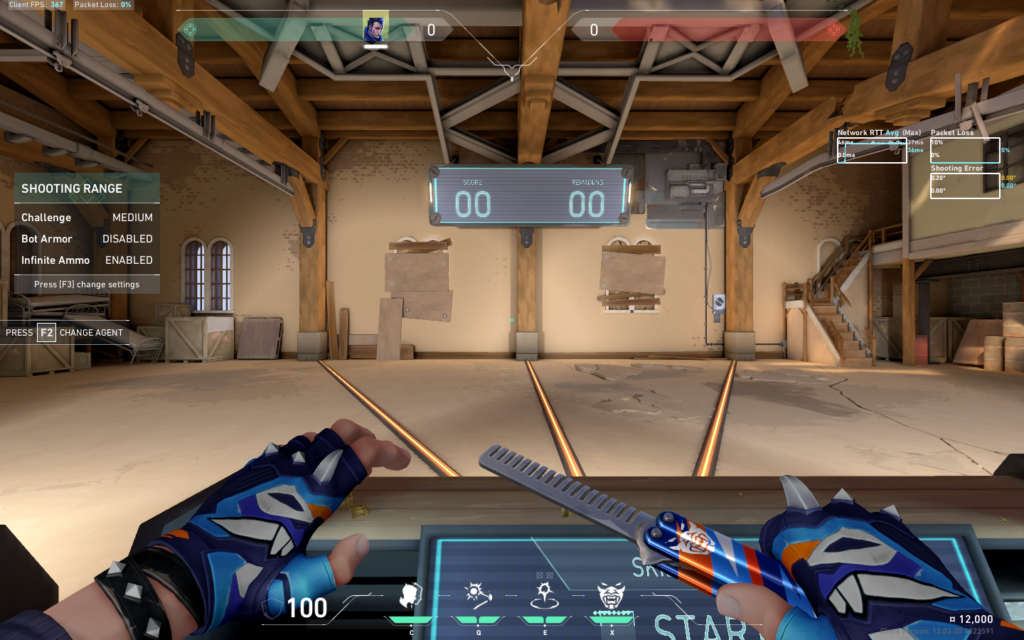Trigger the Dimensional Drift mask ultimate
Screen dimensions: 1024x640
[611, 596]
